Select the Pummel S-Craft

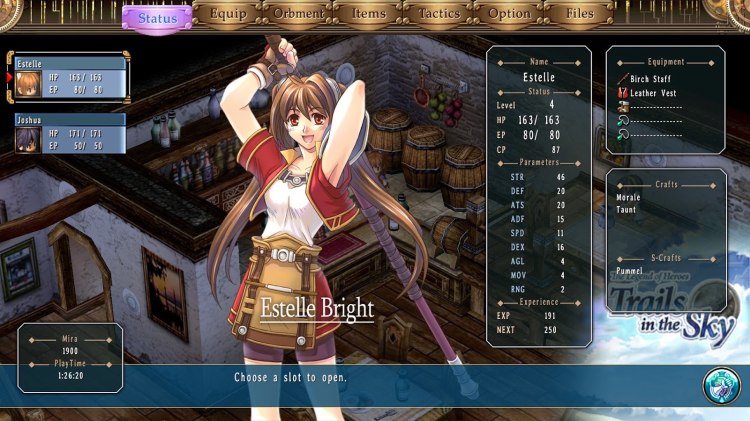pos(630,271)
